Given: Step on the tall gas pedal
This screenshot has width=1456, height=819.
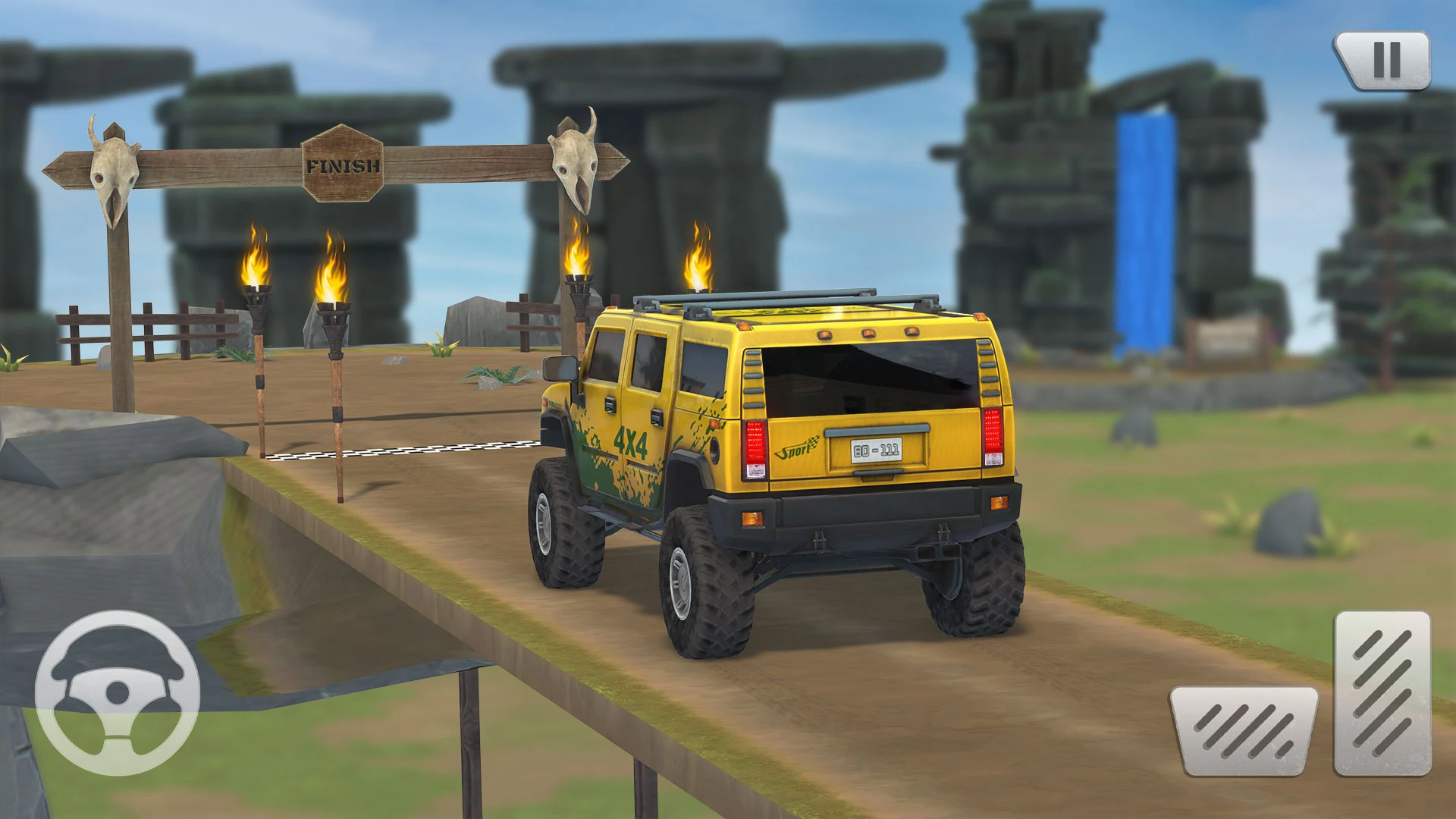Looking at the screenshot, I should pos(1382,693).
